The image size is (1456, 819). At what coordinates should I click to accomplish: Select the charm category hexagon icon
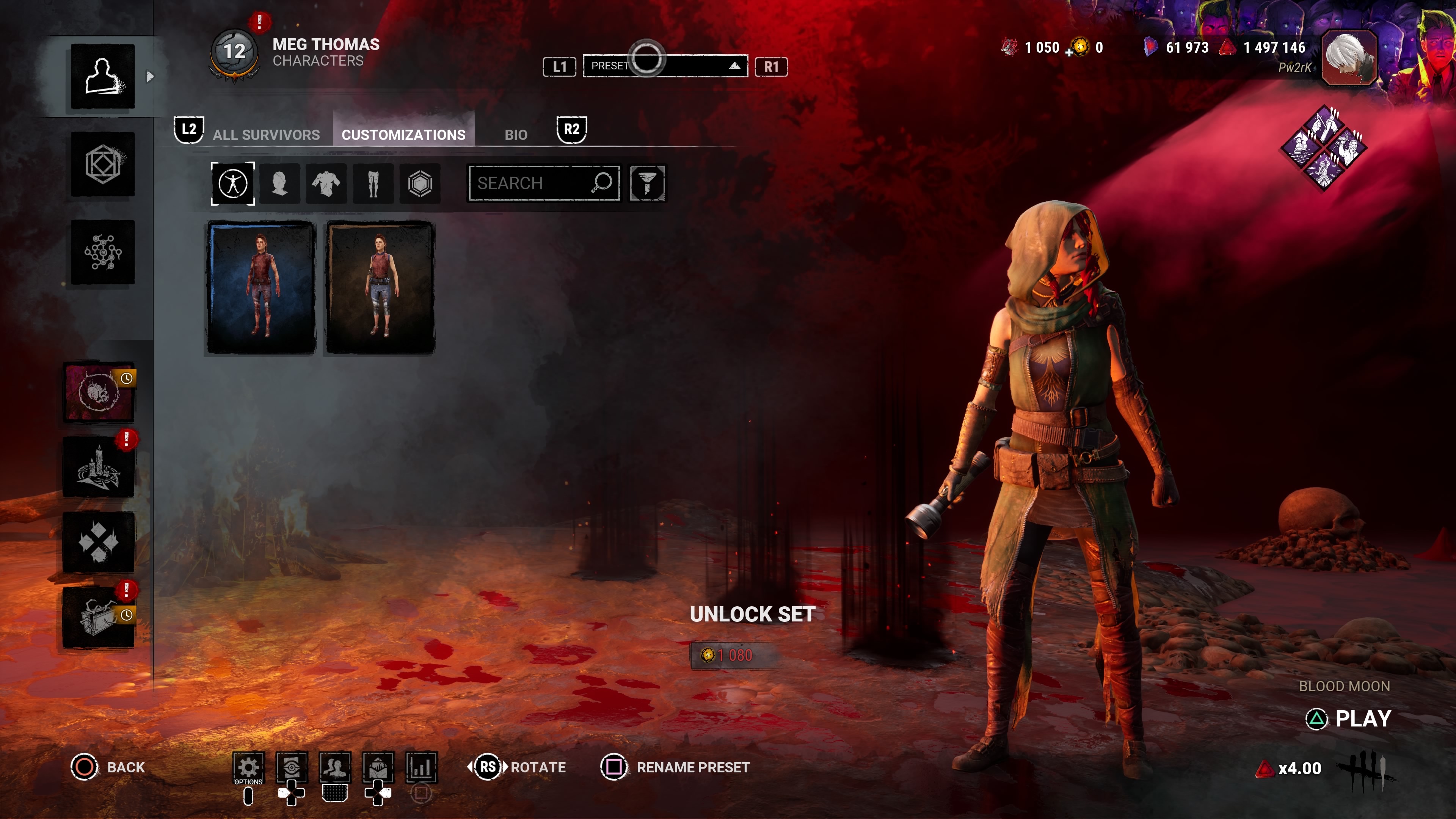coord(420,183)
